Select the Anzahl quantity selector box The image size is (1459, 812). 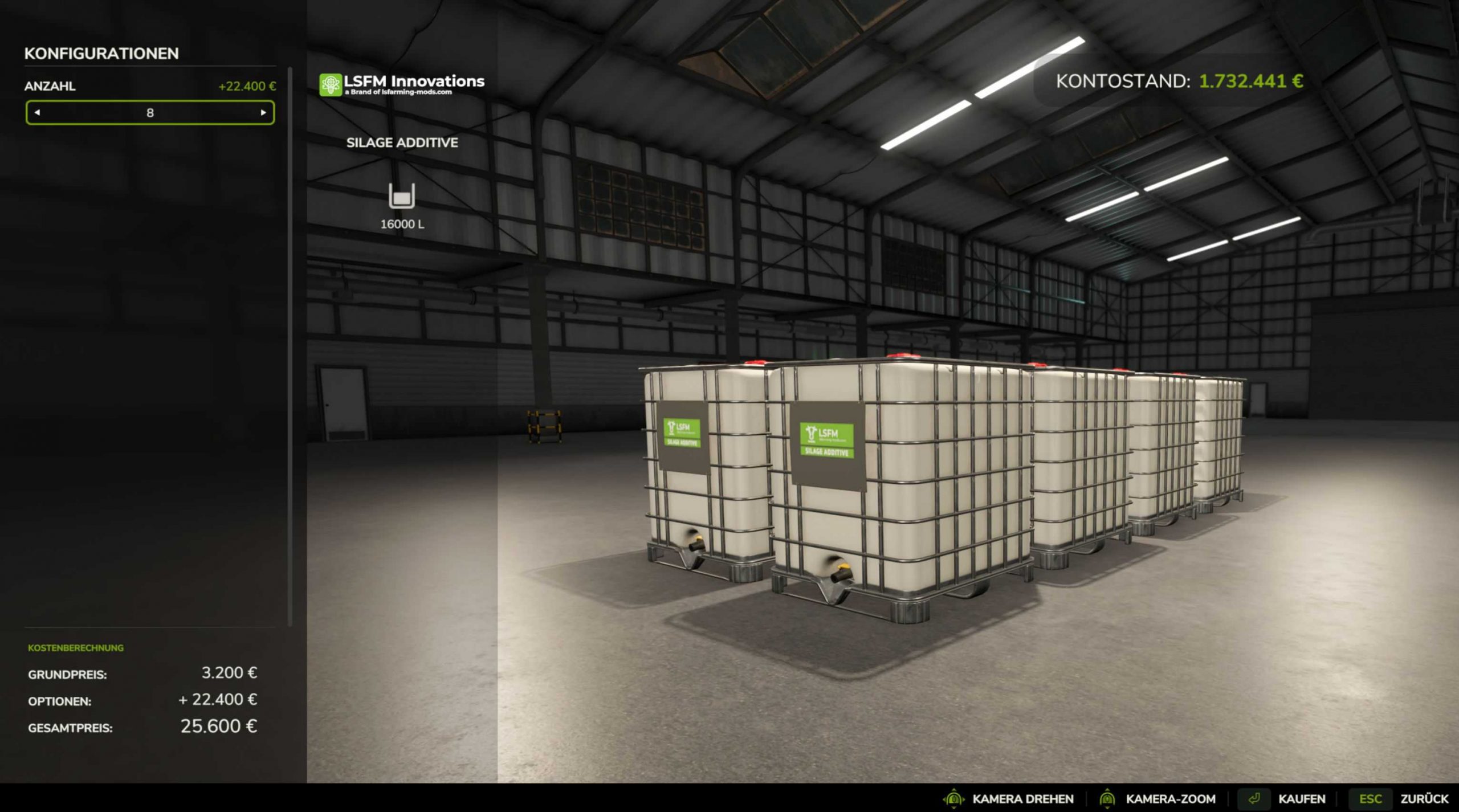point(150,113)
